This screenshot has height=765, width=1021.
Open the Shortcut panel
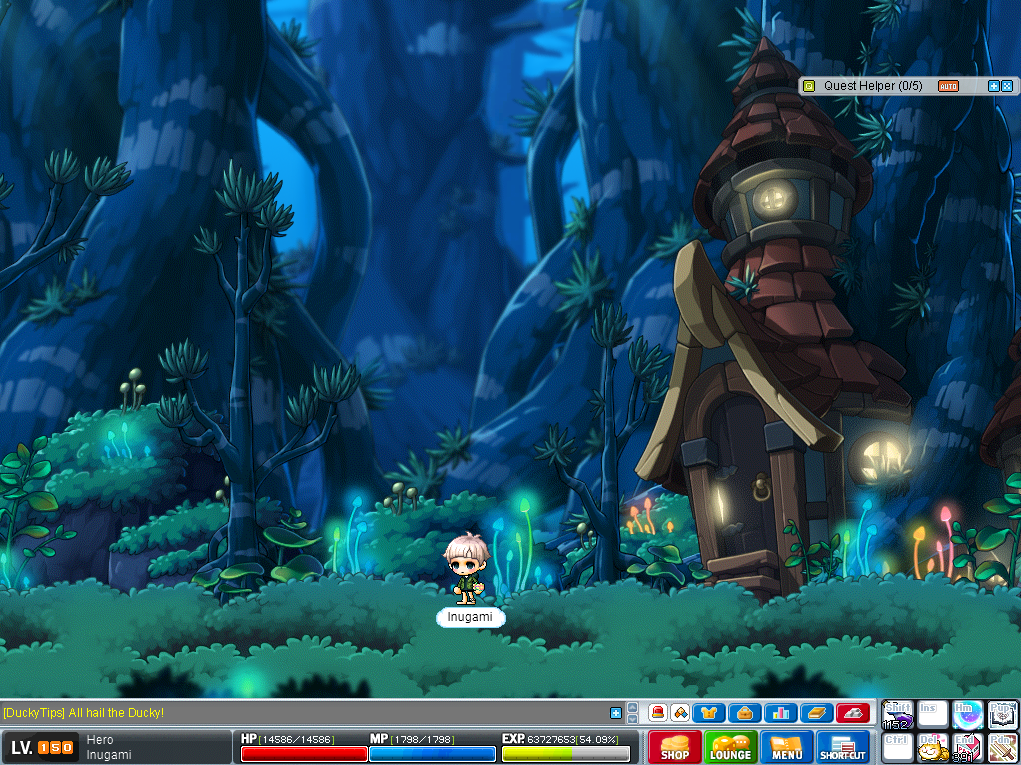coord(843,747)
